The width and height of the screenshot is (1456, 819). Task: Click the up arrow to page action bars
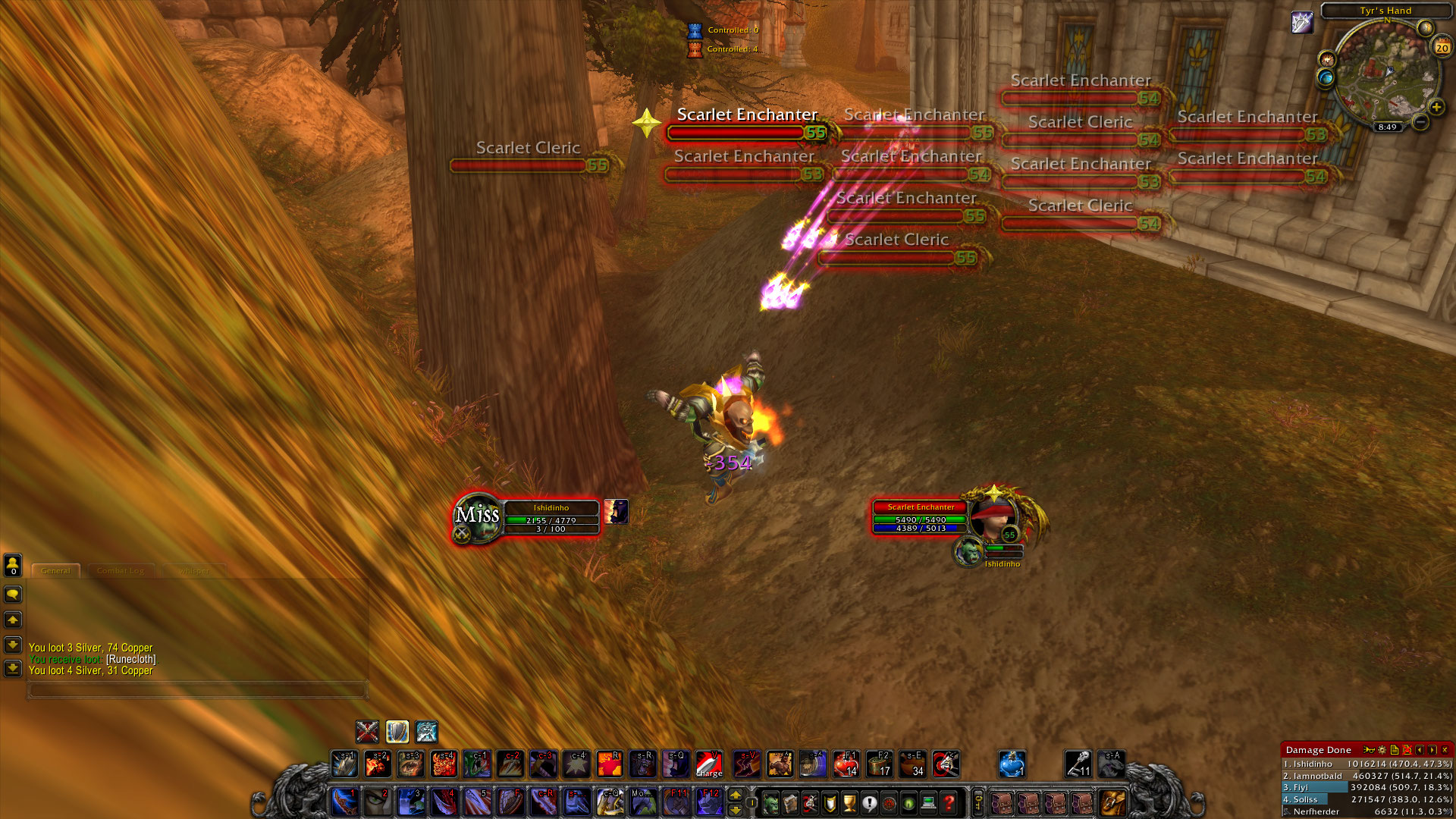734,796
